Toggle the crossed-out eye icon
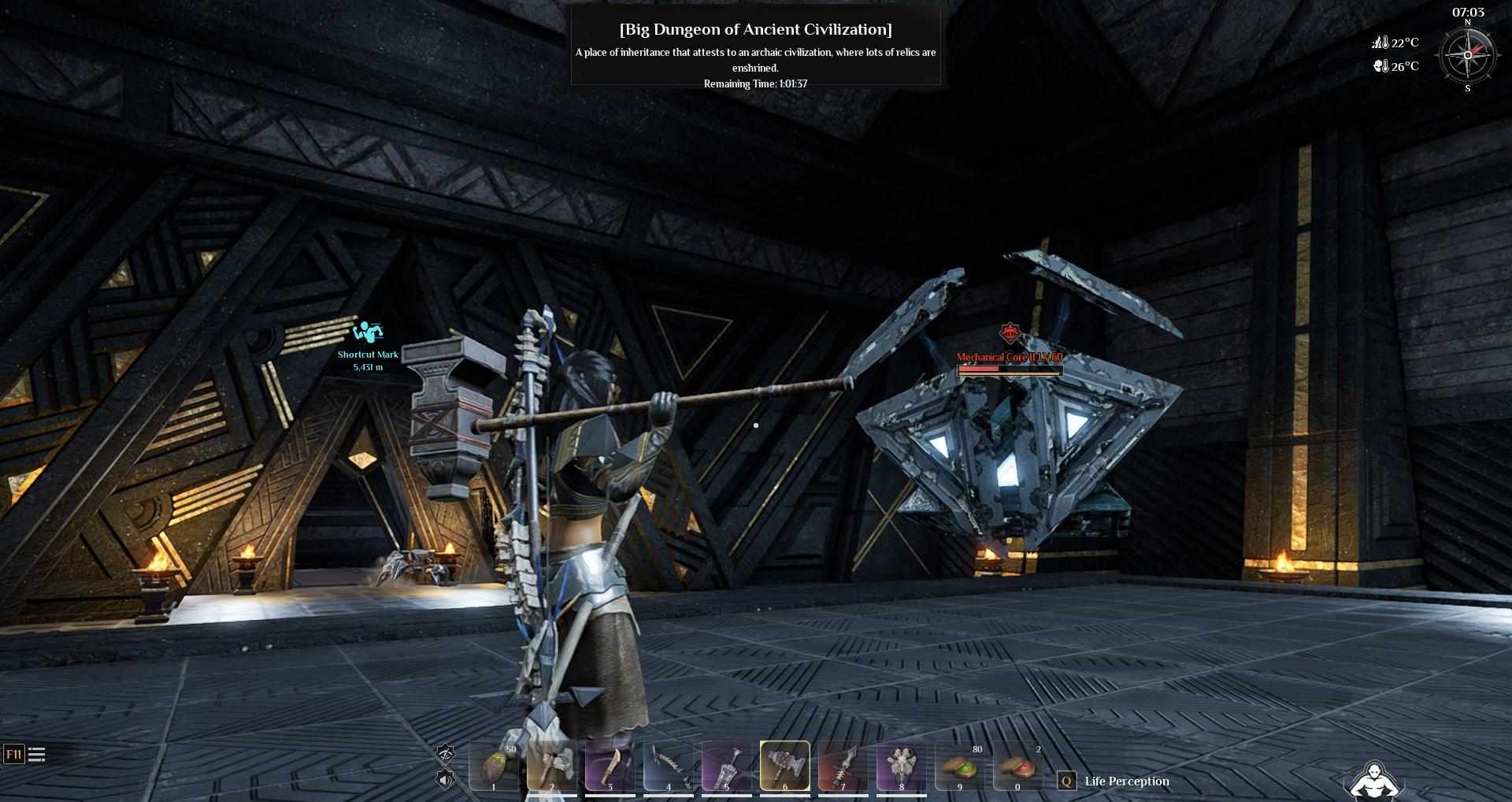1512x802 pixels. 446,754
